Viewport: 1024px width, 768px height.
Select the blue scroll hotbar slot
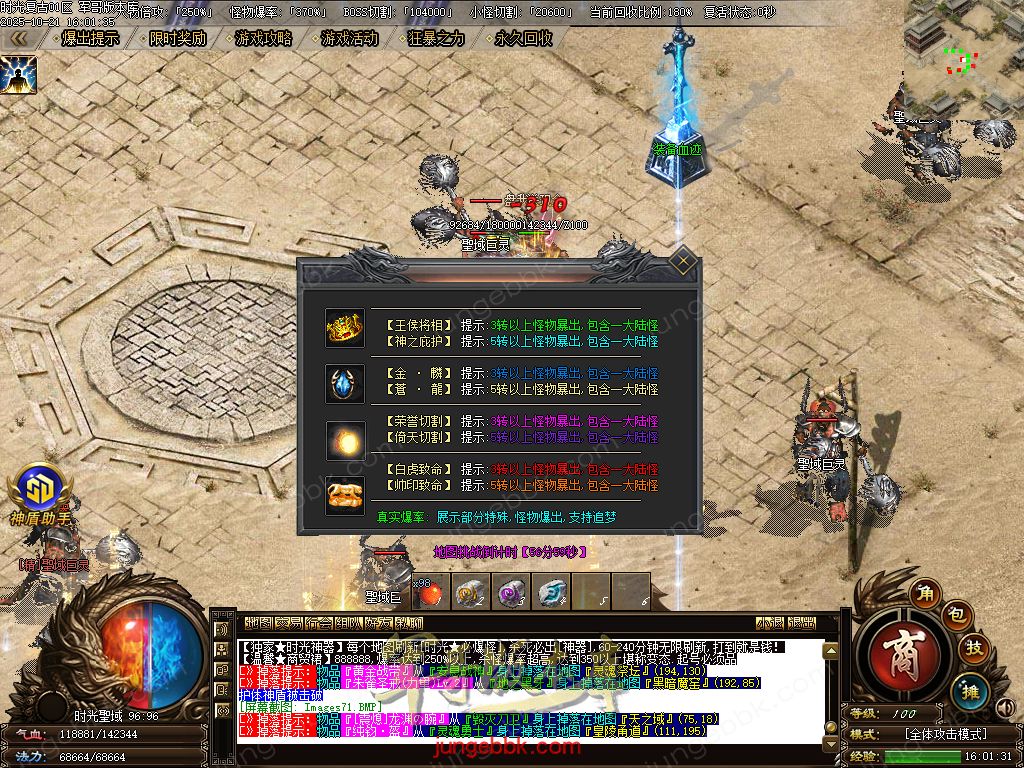[x=550, y=592]
